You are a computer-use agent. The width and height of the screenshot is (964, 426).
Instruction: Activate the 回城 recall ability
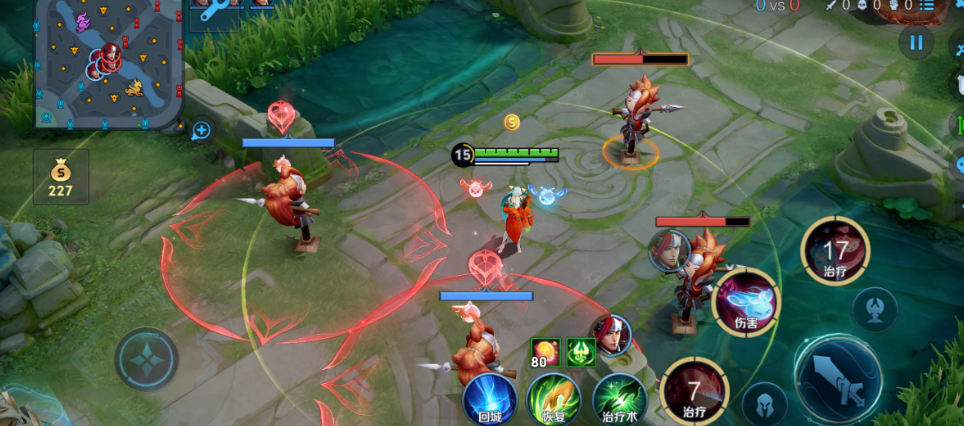[490, 399]
